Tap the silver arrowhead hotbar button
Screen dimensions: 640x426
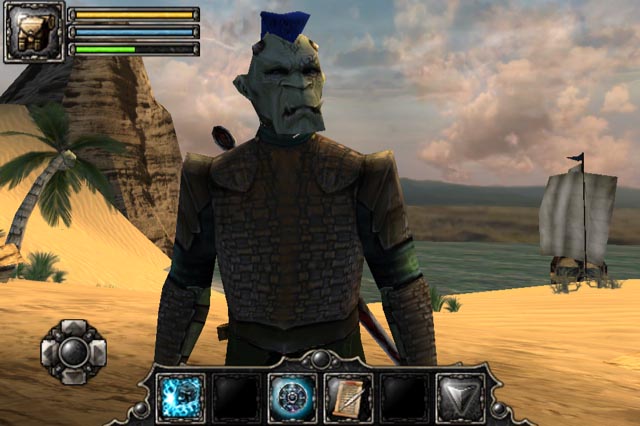[x=460, y=397]
